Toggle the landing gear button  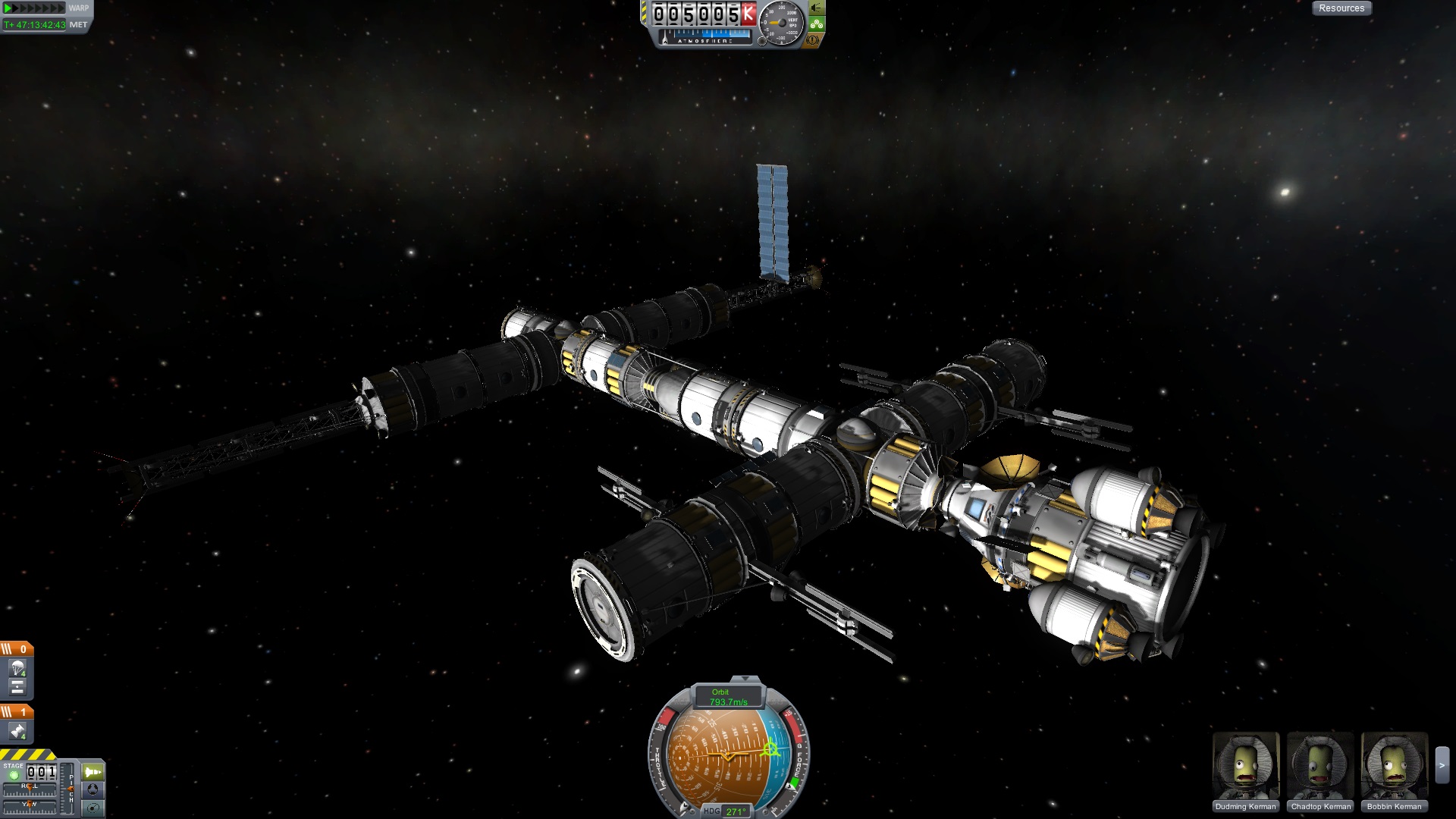[816, 24]
